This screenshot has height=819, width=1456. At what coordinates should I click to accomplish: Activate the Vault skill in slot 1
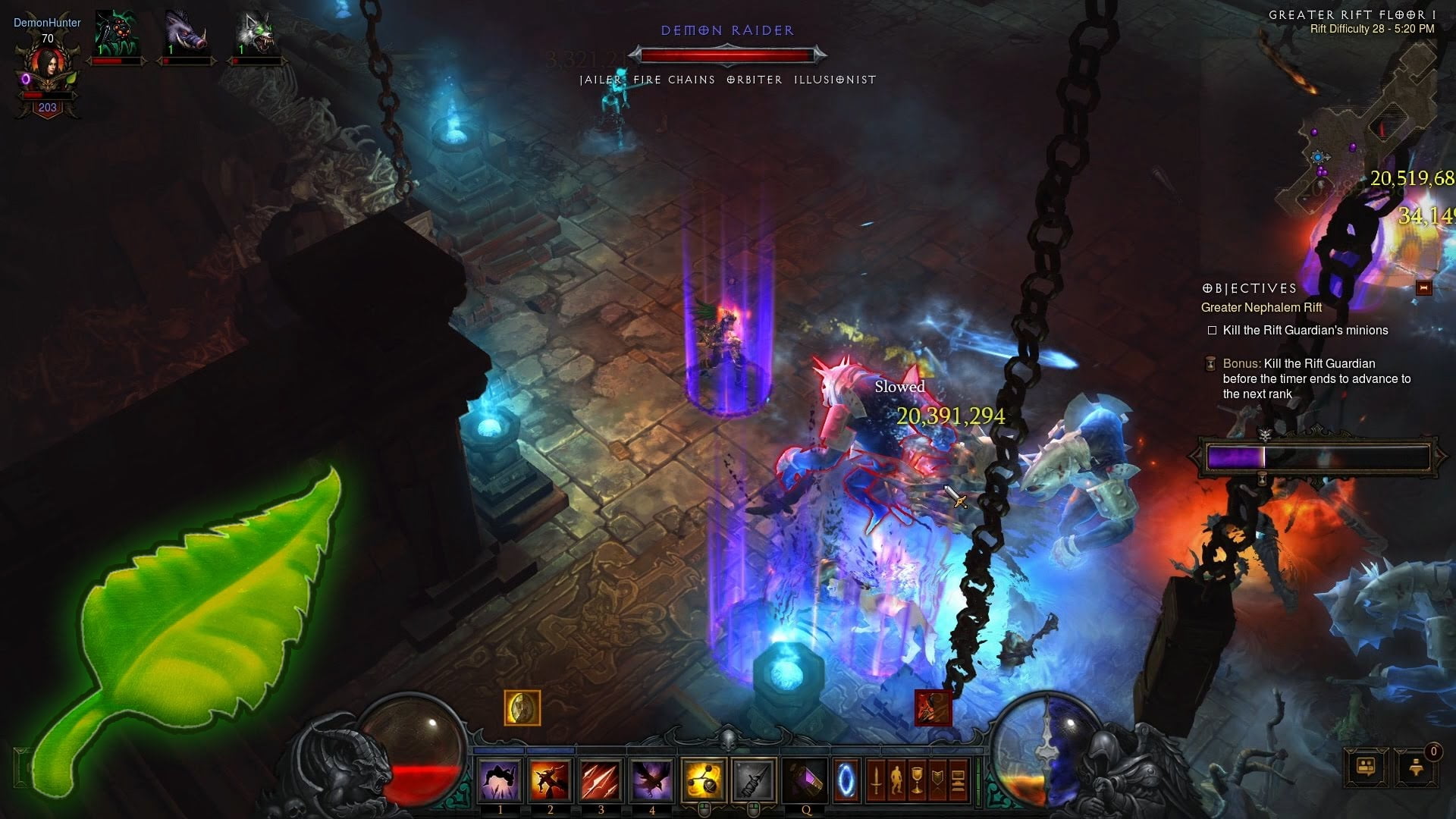click(500, 780)
